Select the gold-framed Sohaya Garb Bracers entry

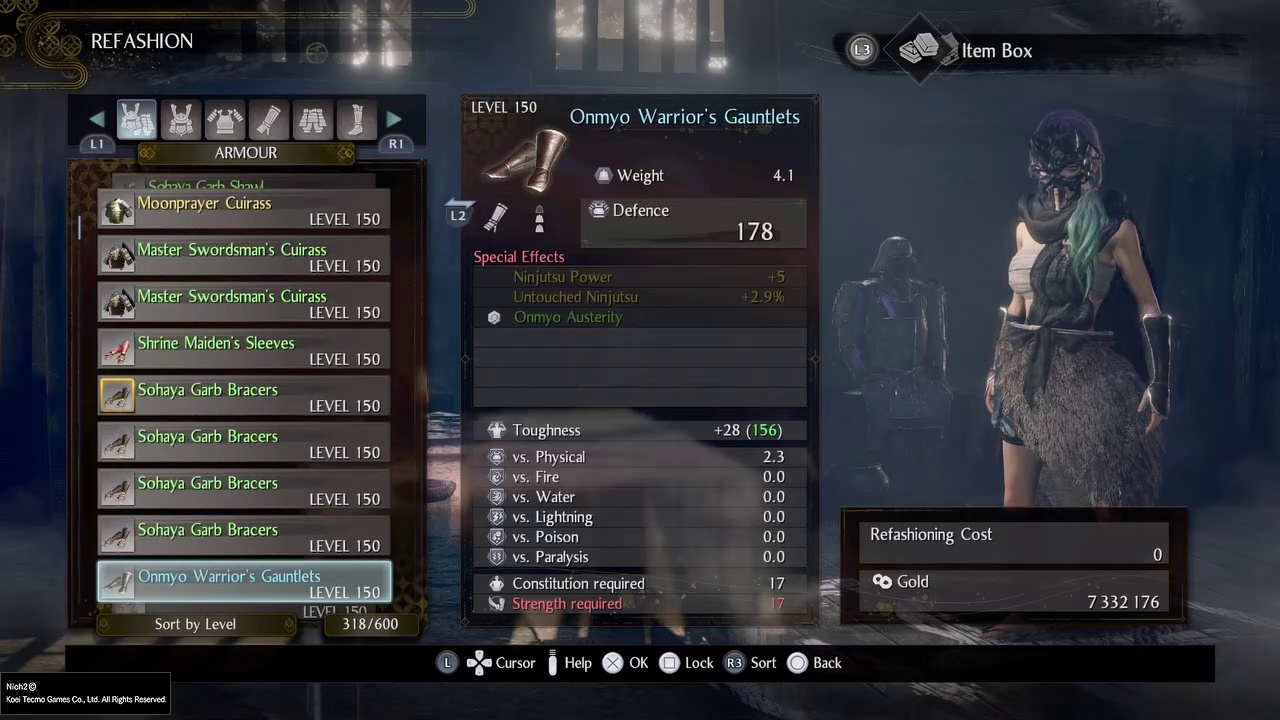pos(244,397)
